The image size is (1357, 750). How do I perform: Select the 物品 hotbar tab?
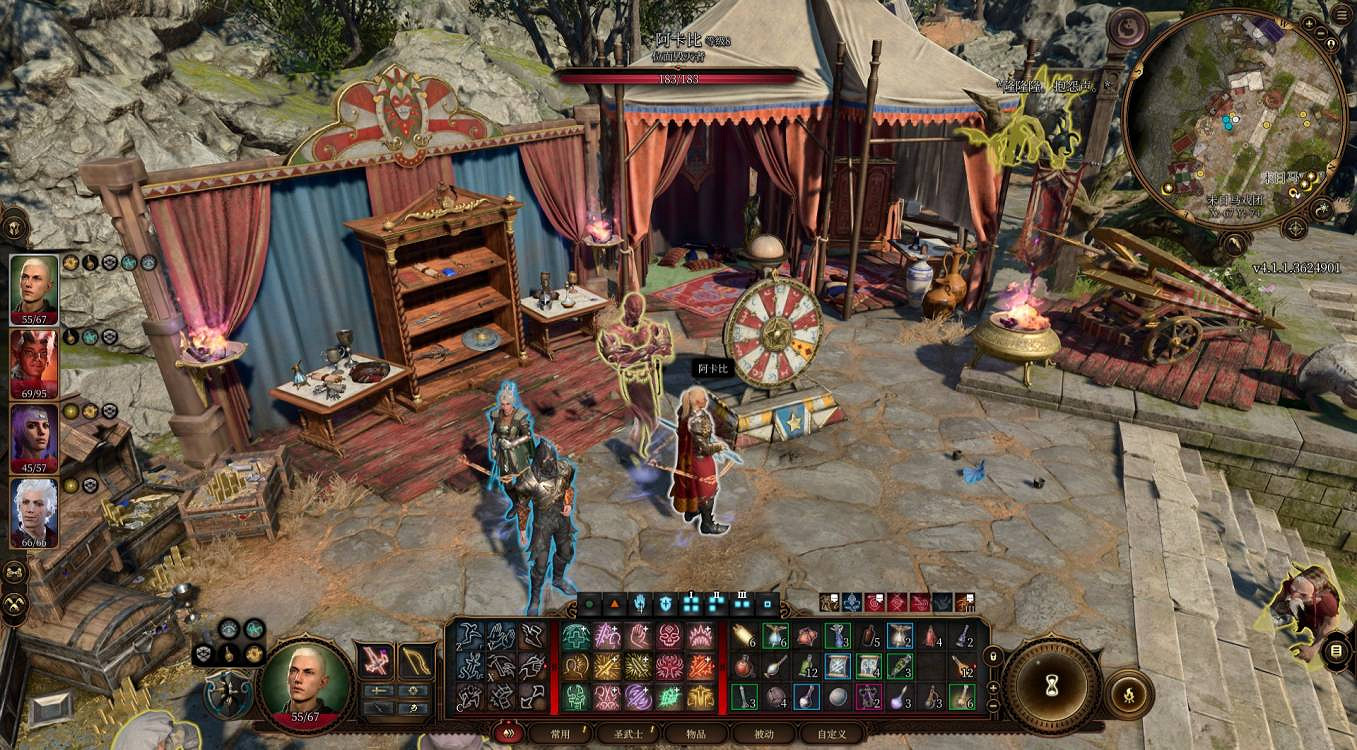pos(697,733)
